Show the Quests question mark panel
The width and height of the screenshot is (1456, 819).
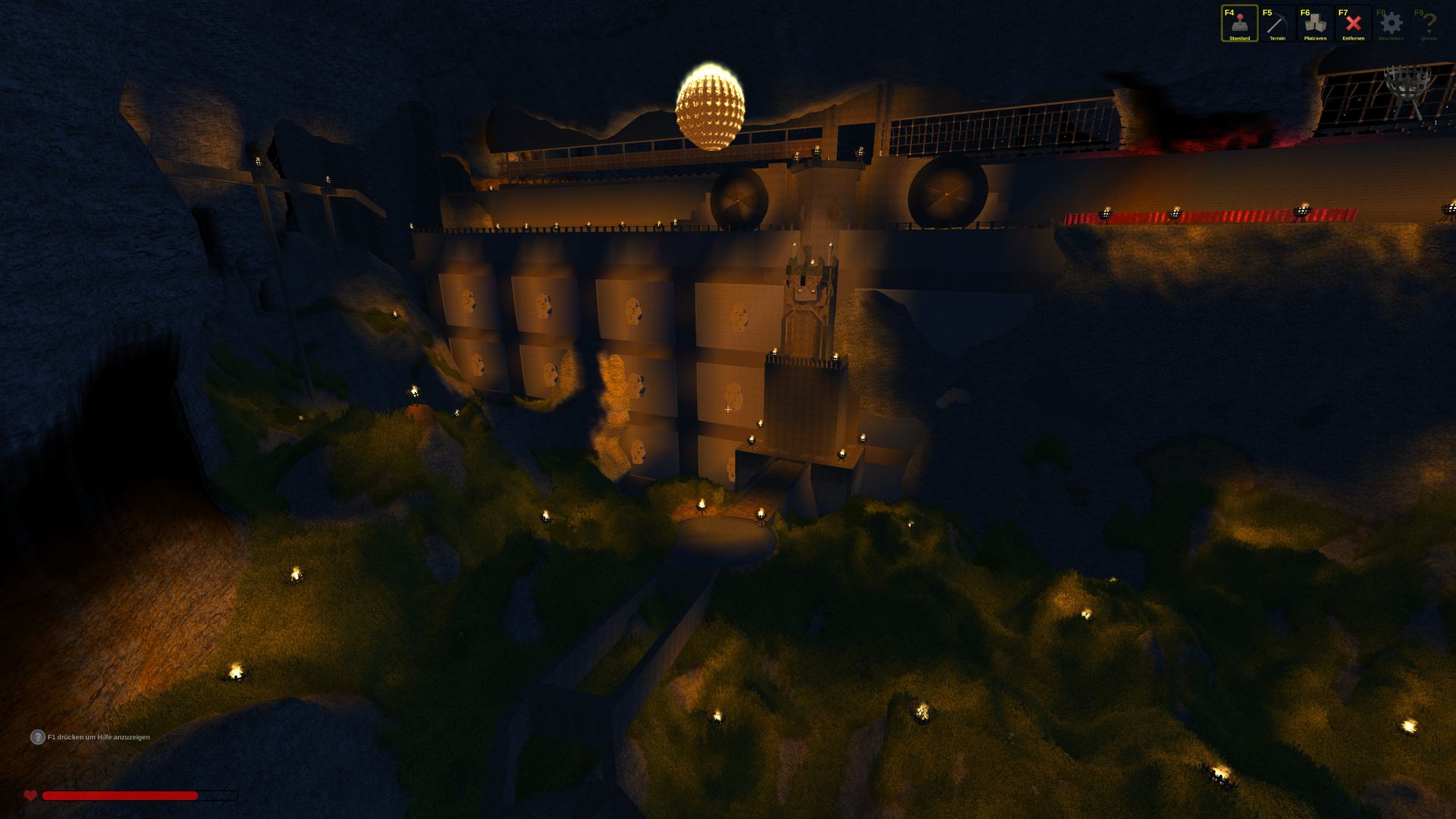(x=1429, y=24)
